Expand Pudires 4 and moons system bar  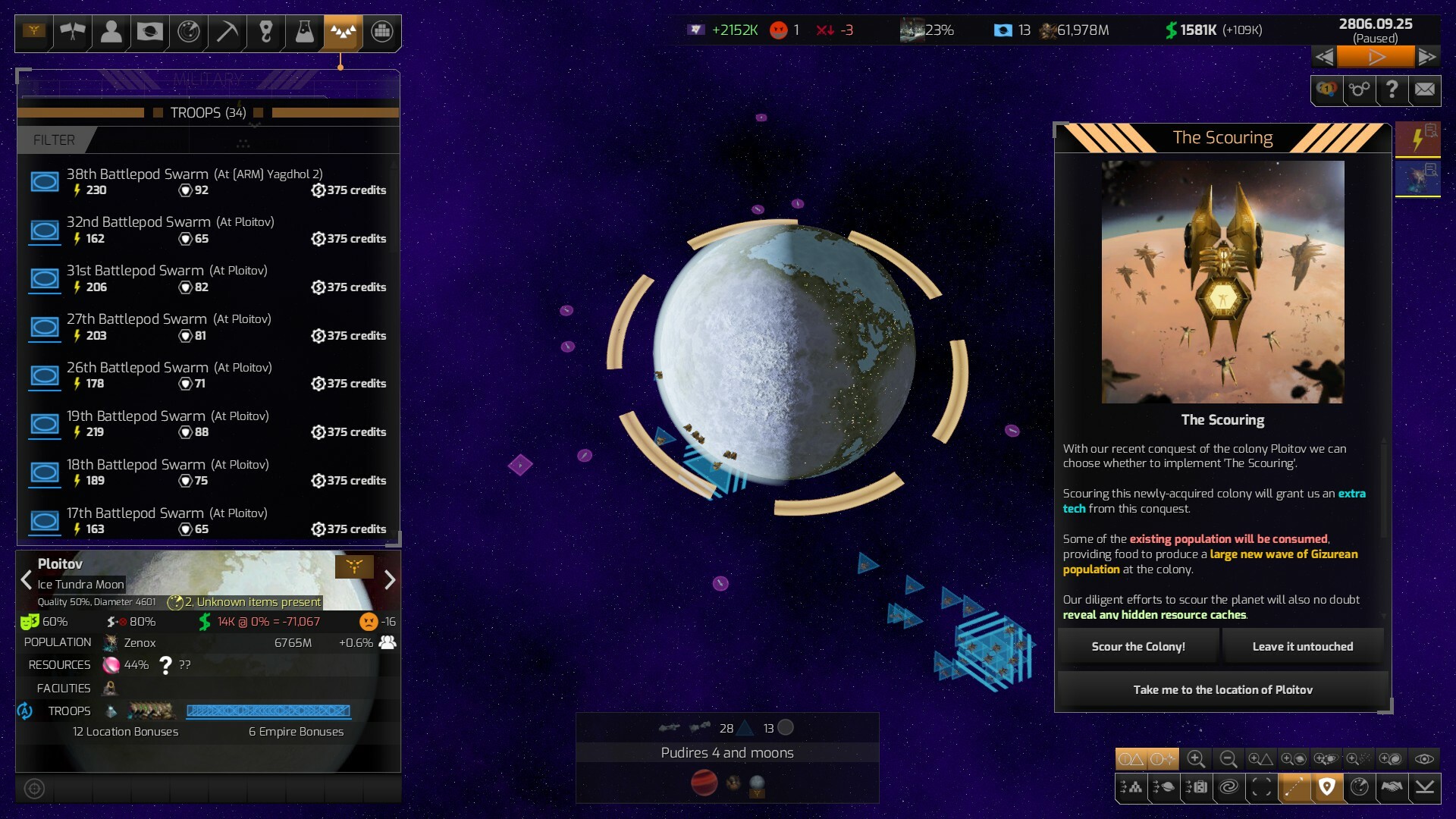(x=726, y=752)
